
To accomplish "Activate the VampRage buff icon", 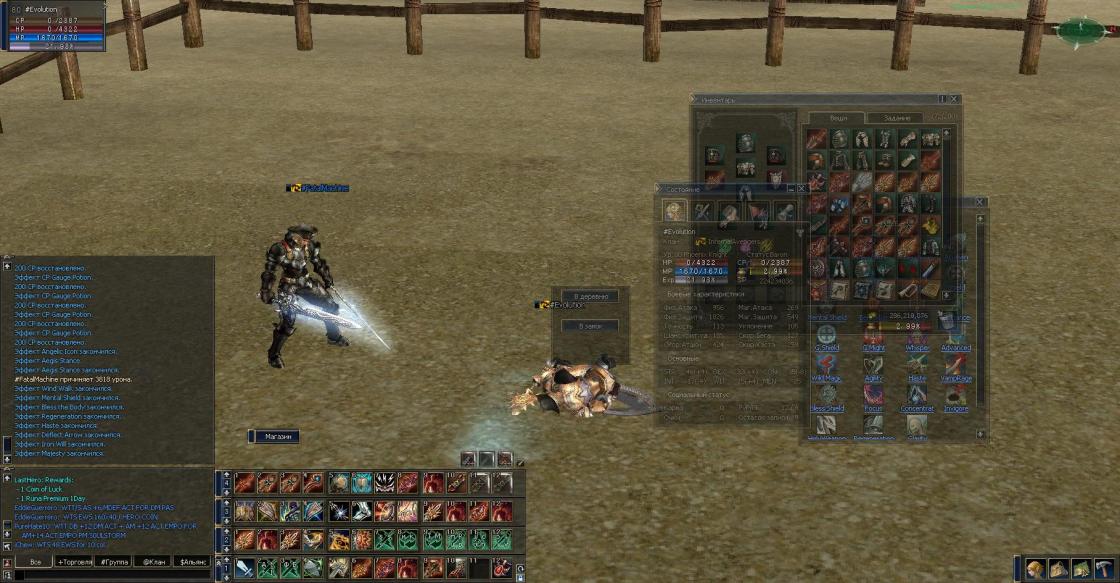I will tap(955, 365).
